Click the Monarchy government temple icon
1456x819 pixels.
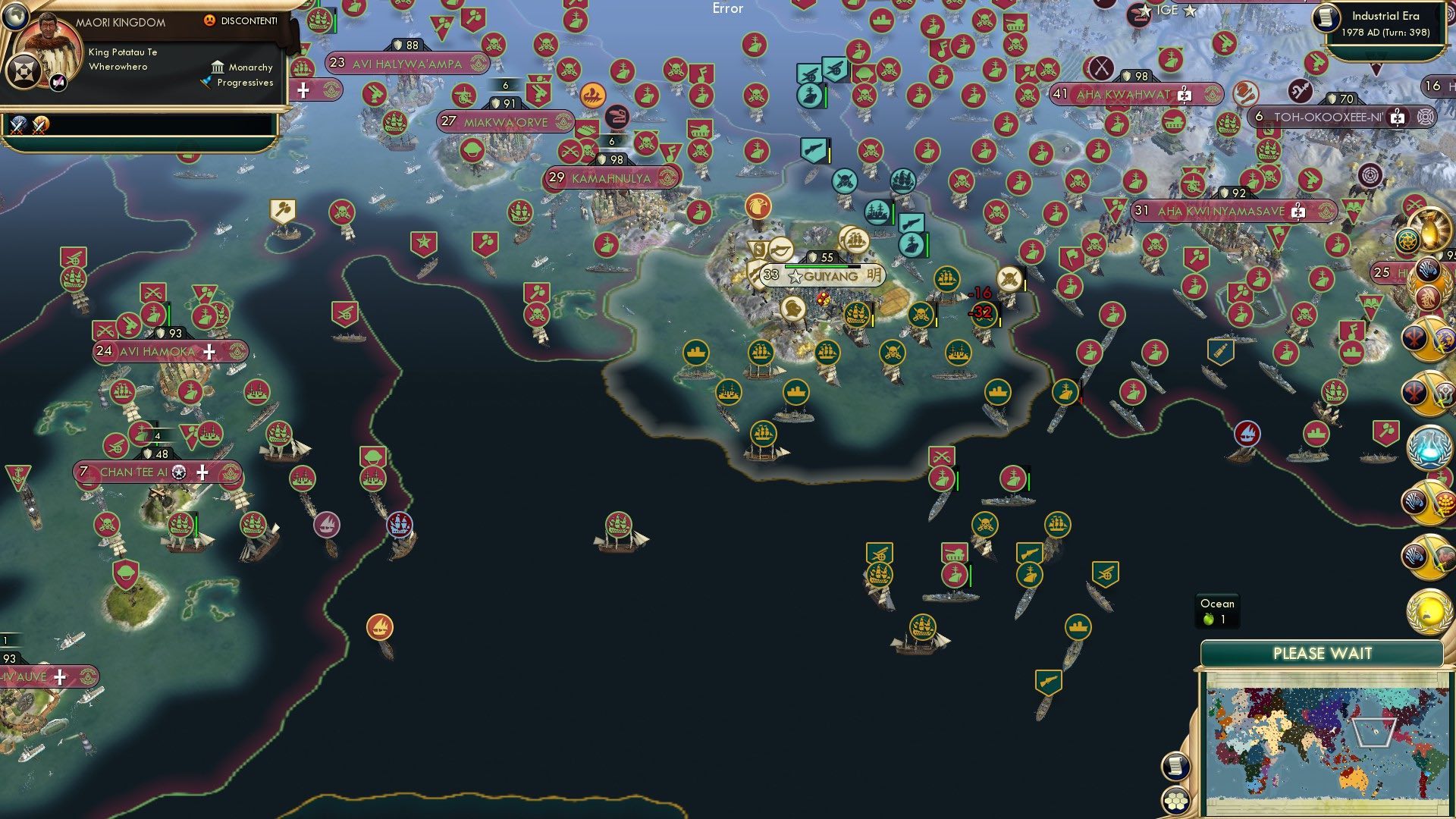click(x=218, y=68)
